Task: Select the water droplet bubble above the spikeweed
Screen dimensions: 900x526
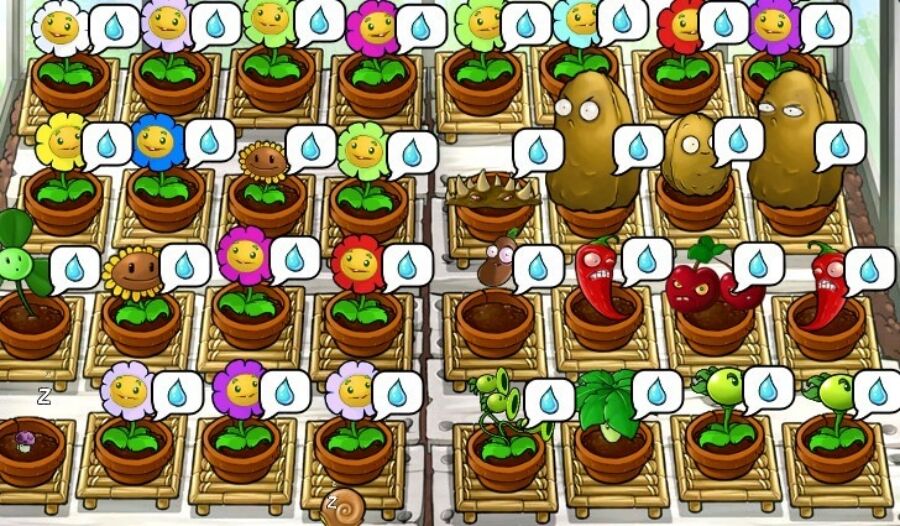Action: coord(539,150)
